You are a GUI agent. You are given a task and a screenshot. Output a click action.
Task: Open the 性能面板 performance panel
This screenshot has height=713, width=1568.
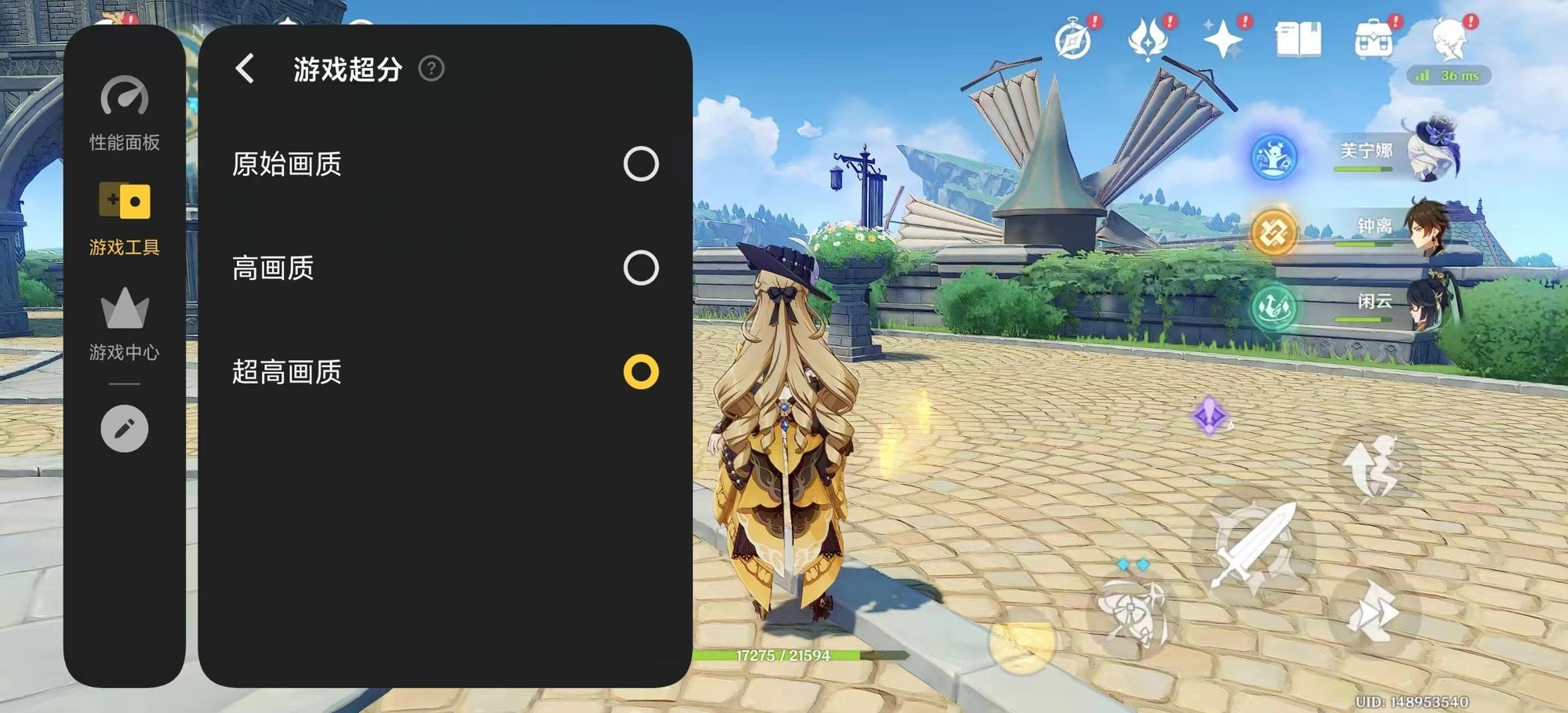coord(124,113)
